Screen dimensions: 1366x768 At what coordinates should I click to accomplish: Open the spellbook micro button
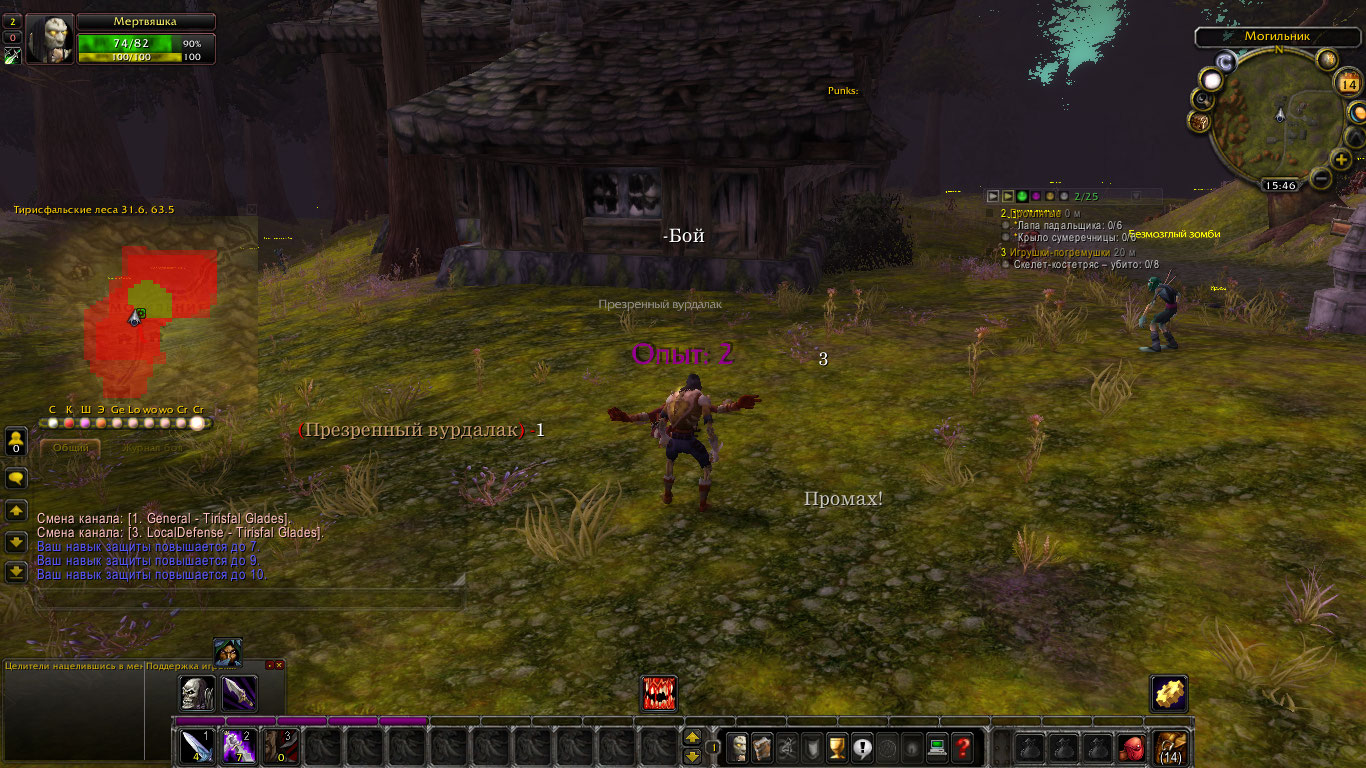tap(763, 747)
